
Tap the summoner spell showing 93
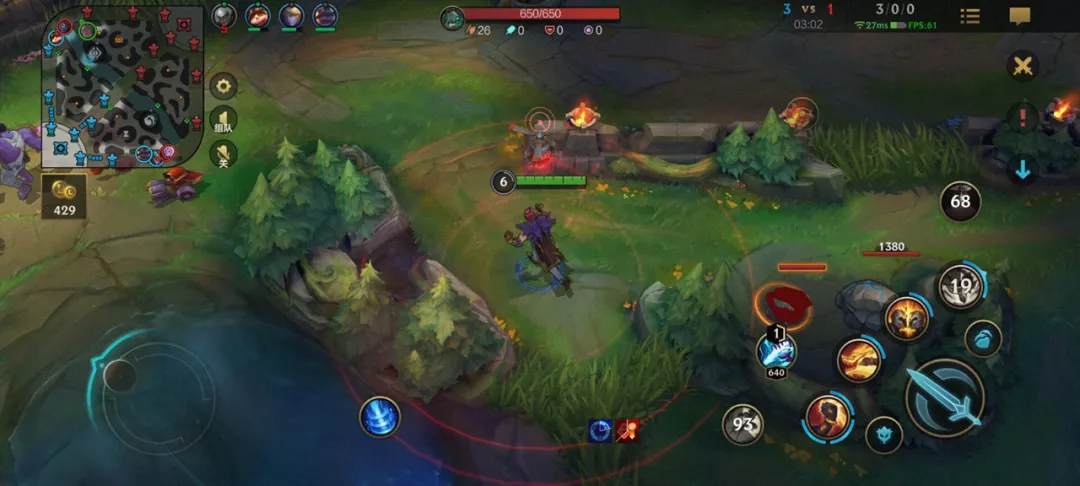pos(743,424)
